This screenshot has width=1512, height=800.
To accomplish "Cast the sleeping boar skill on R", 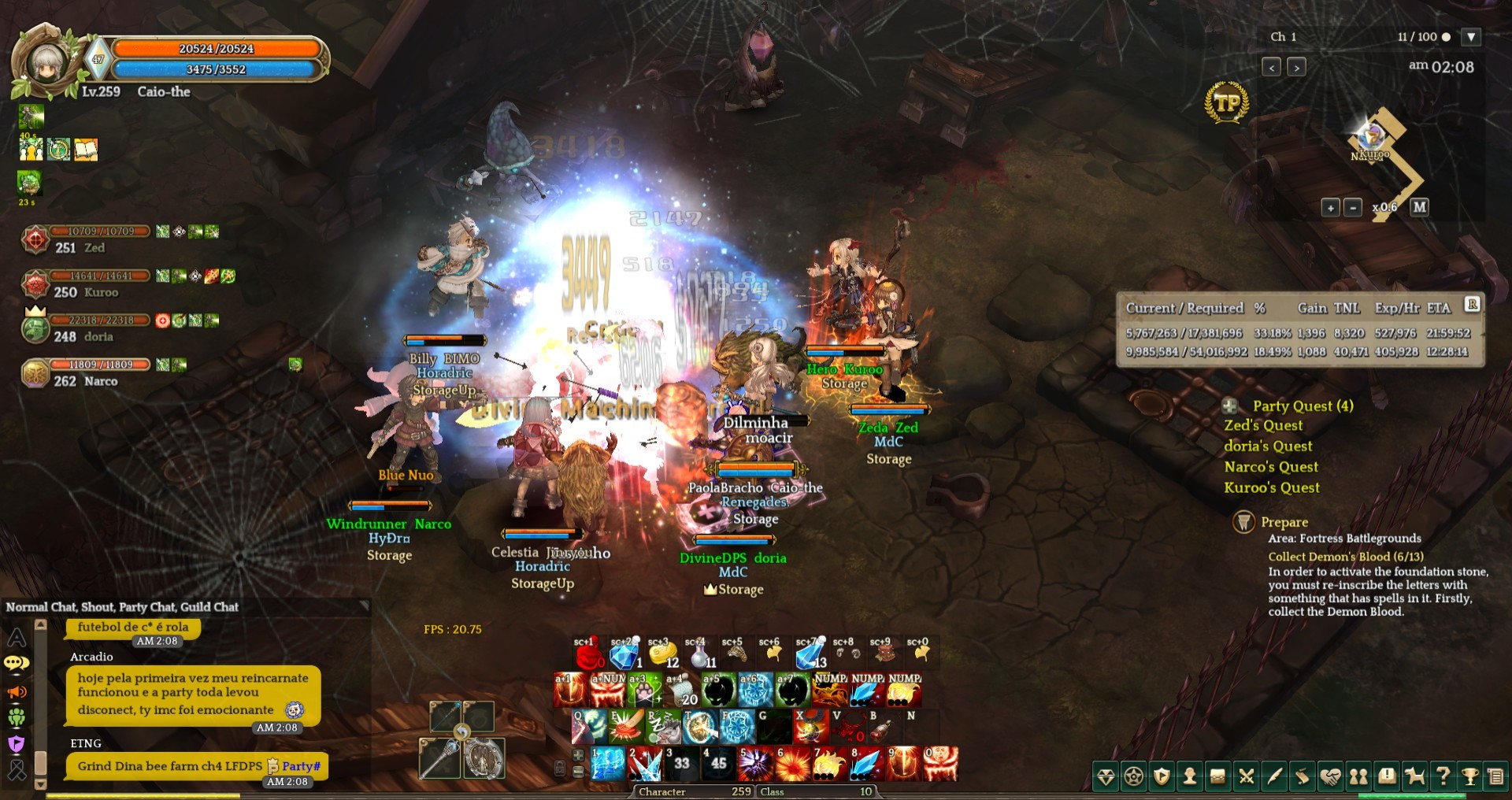I will click(x=664, y=727).
